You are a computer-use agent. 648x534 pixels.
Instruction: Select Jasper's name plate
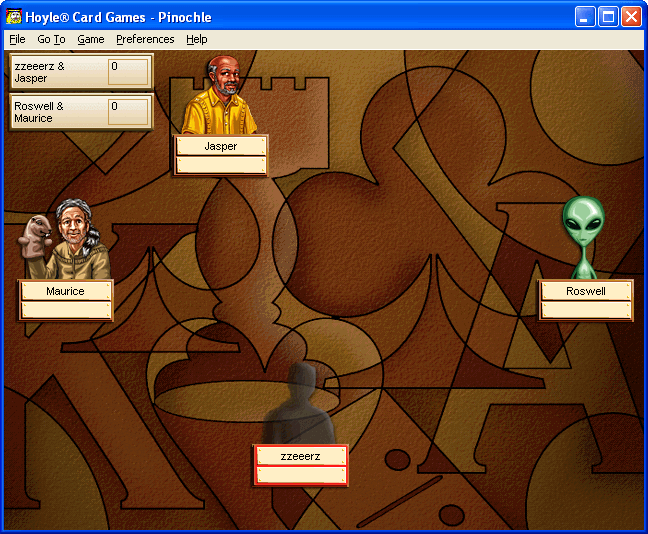tap(221, 146)
